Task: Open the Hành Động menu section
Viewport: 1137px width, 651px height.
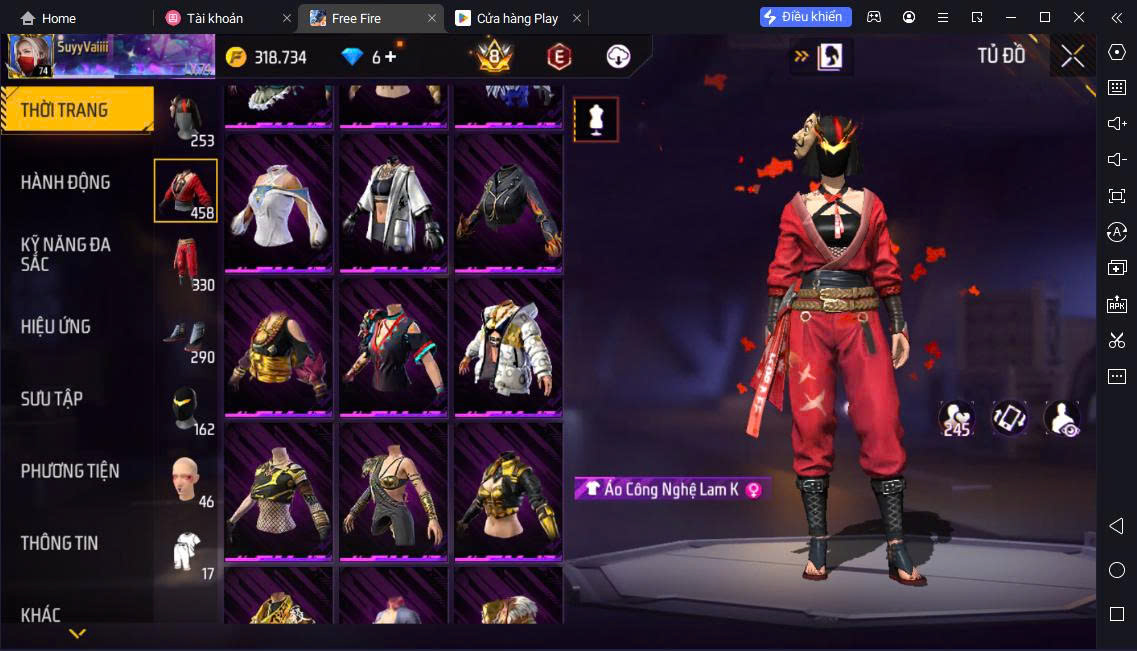Action: pyautogui.click(x=66, y=182)
